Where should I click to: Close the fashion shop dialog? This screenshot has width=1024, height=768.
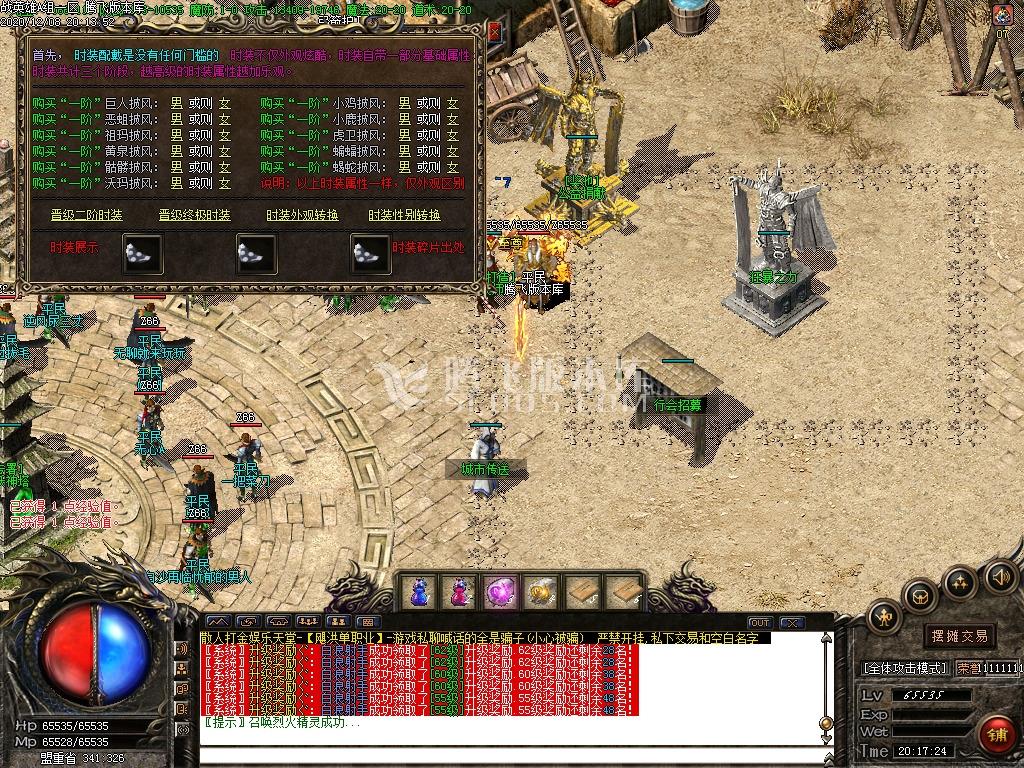(494, 31)
